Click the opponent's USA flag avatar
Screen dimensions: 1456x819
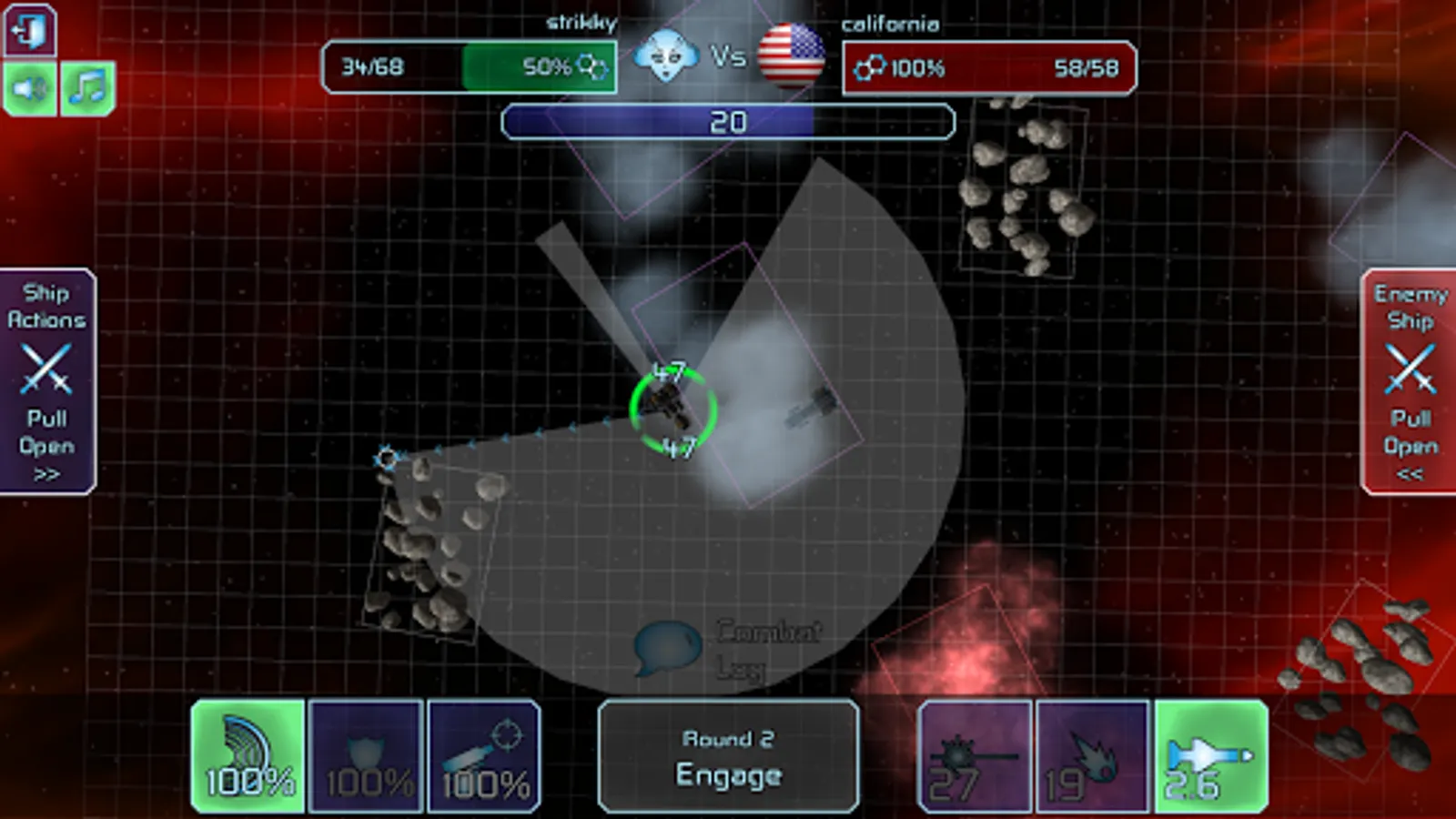coord(791,56)
